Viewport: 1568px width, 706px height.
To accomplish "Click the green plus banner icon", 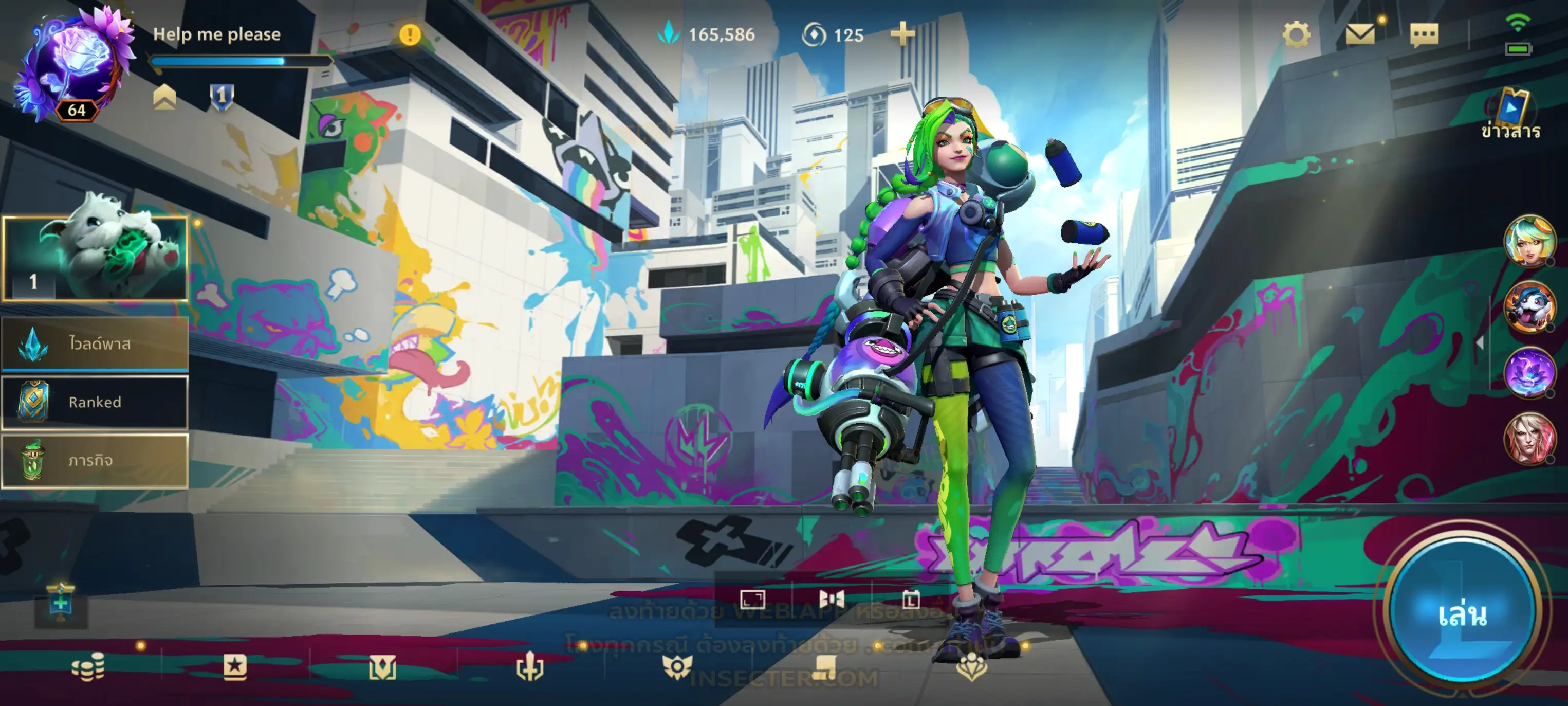I will click(61, 604).
